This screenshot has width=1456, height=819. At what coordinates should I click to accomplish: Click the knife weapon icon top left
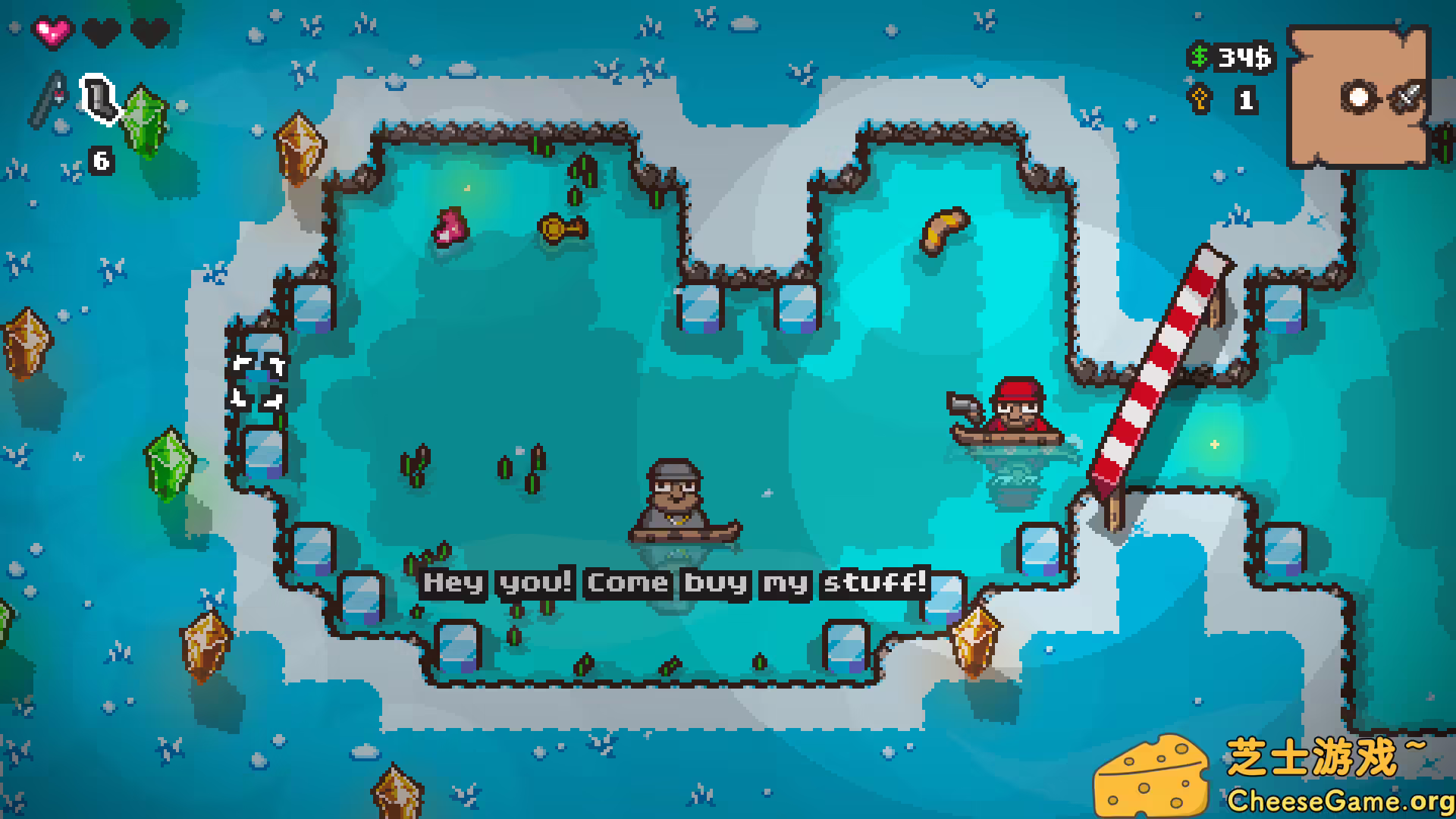[49, 99]
